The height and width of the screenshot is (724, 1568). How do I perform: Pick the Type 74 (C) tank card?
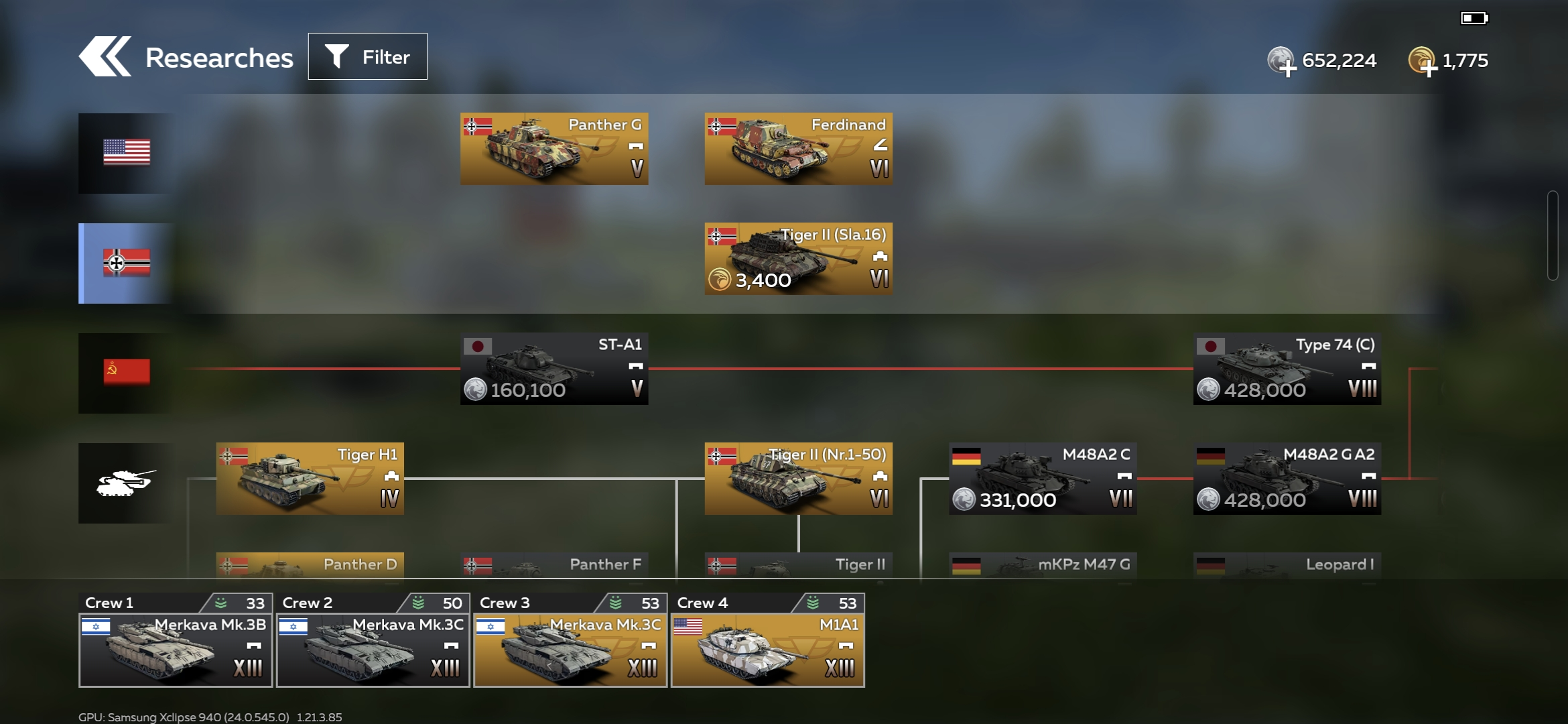click(x=1287, y=369)
